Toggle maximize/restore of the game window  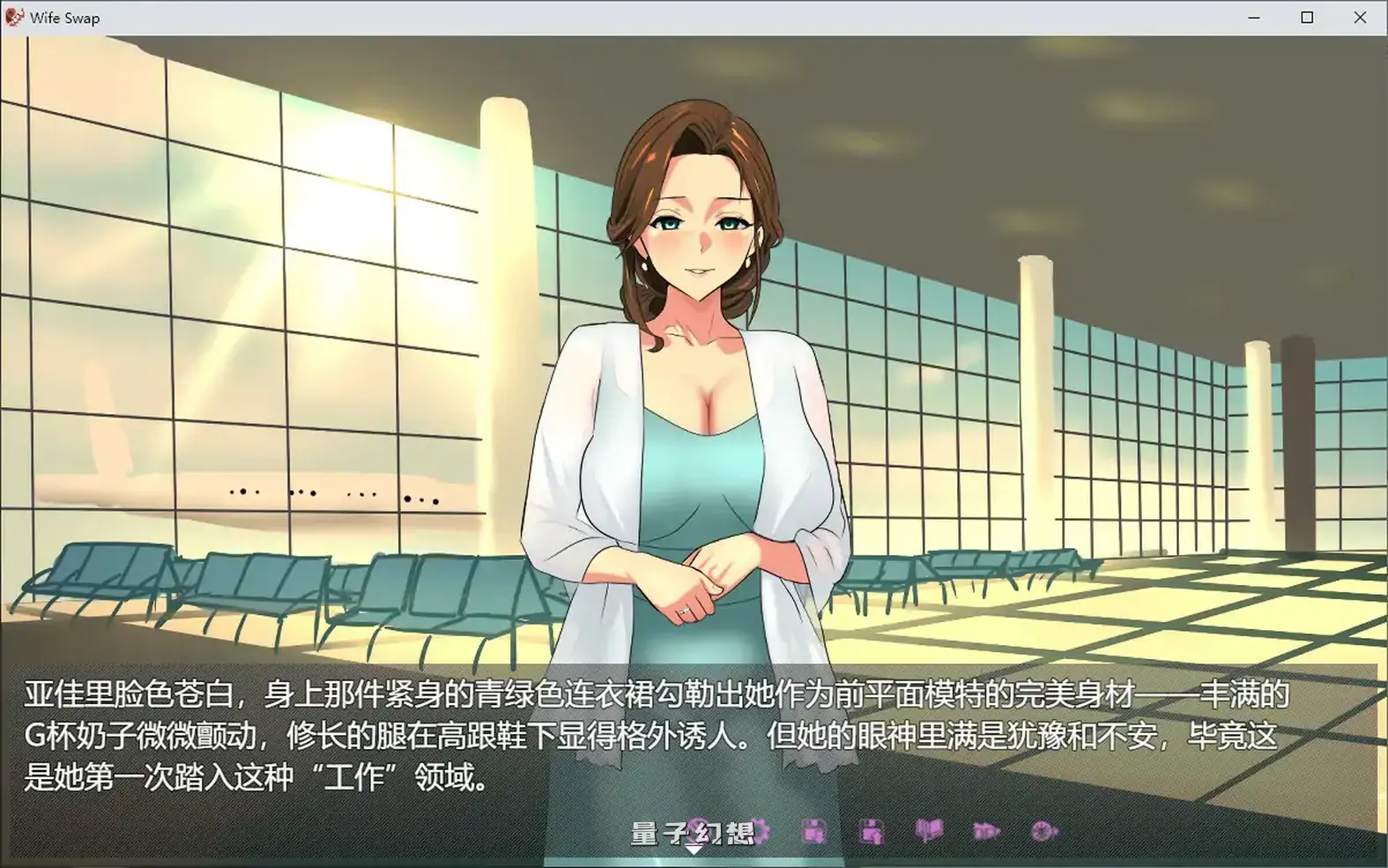point(1308,17)
